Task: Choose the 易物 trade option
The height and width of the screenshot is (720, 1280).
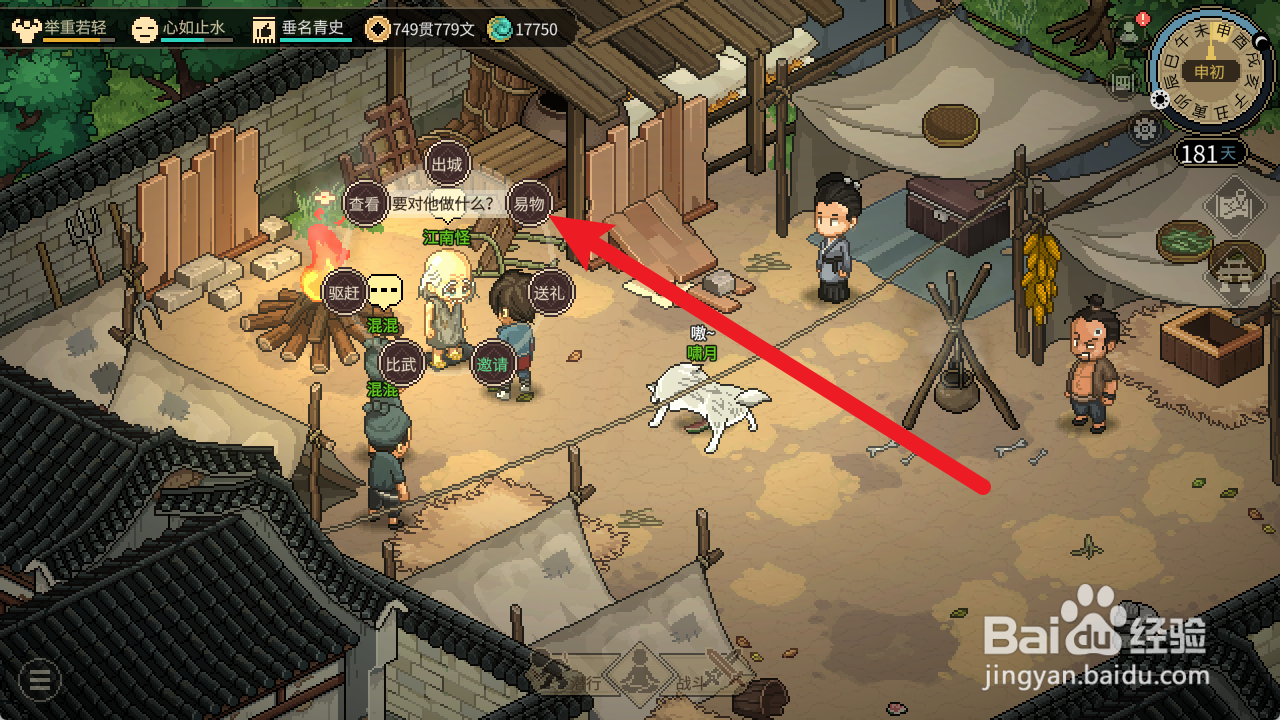Action: click(x=529, y=203)
